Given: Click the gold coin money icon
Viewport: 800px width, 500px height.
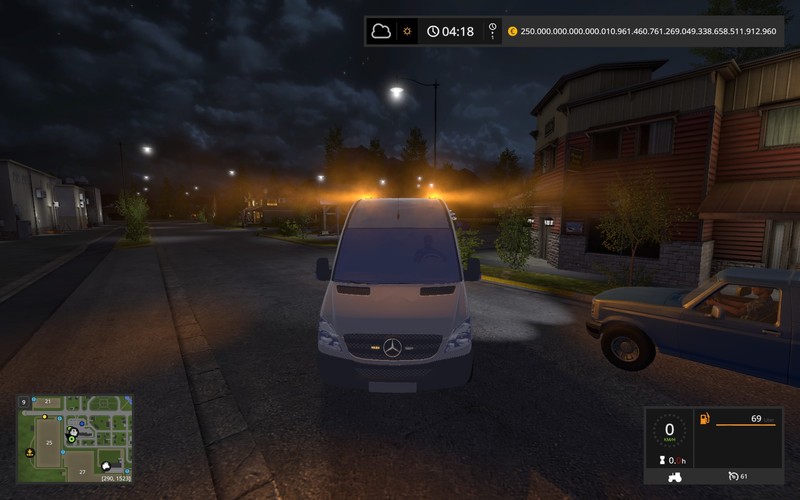Looking at the screenshot, I should click(x=513, y=31).
